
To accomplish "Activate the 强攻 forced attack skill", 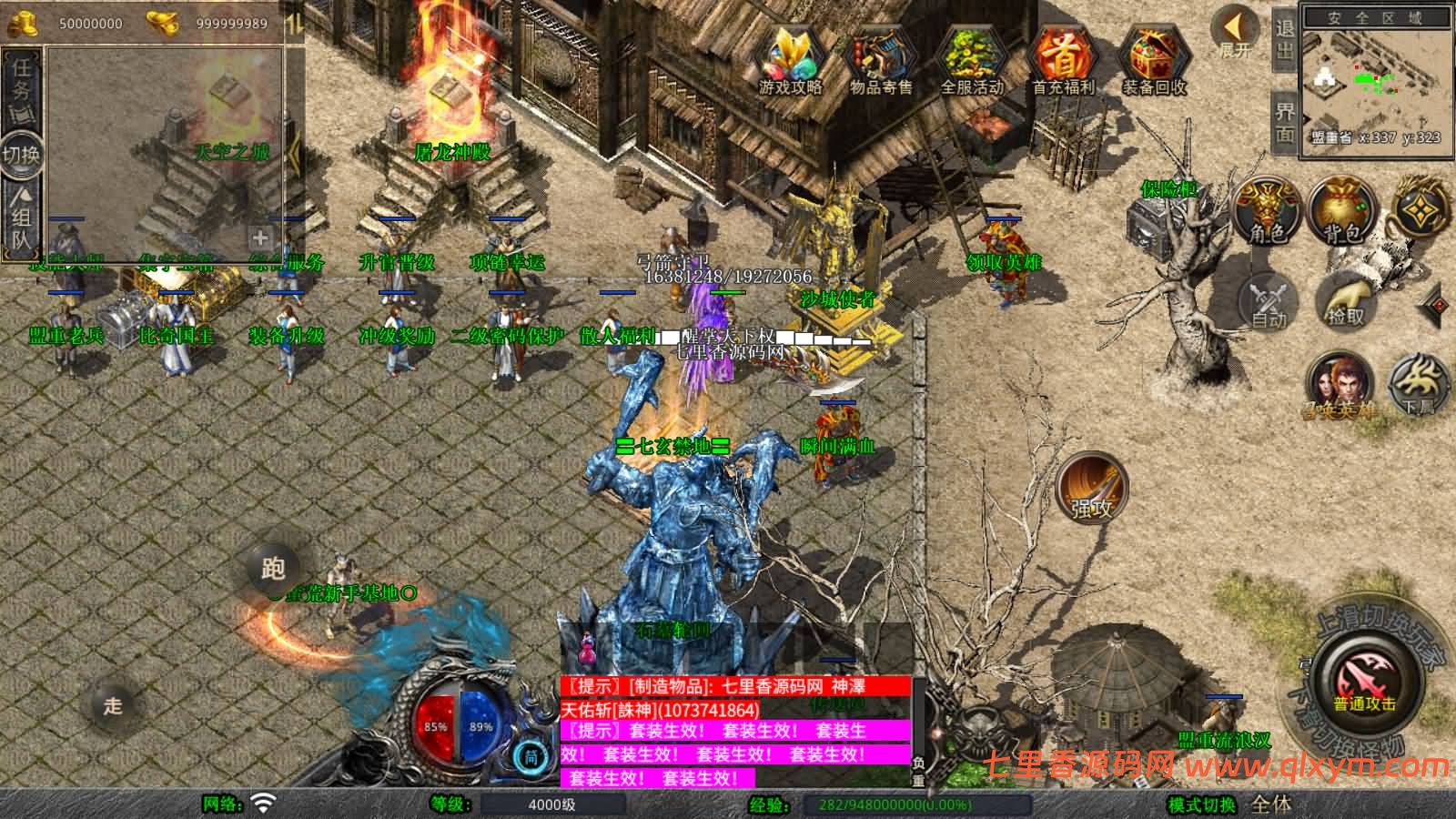I will (1091, 487).
